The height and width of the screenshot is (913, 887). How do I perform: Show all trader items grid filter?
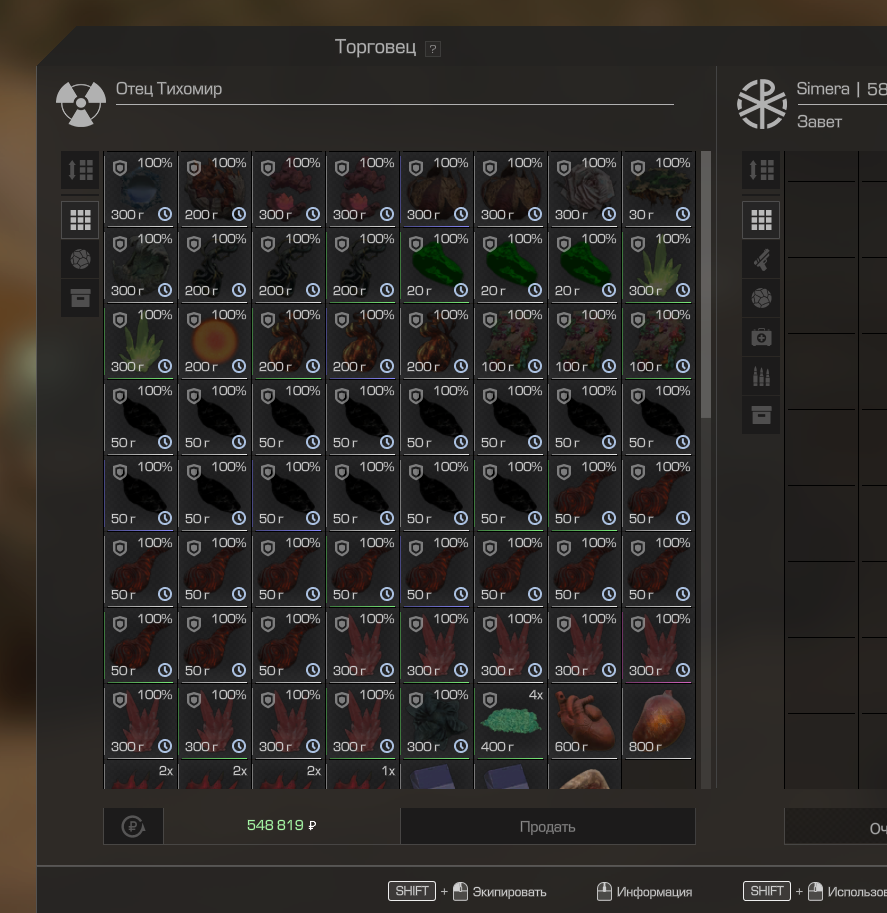click(80, 219)
